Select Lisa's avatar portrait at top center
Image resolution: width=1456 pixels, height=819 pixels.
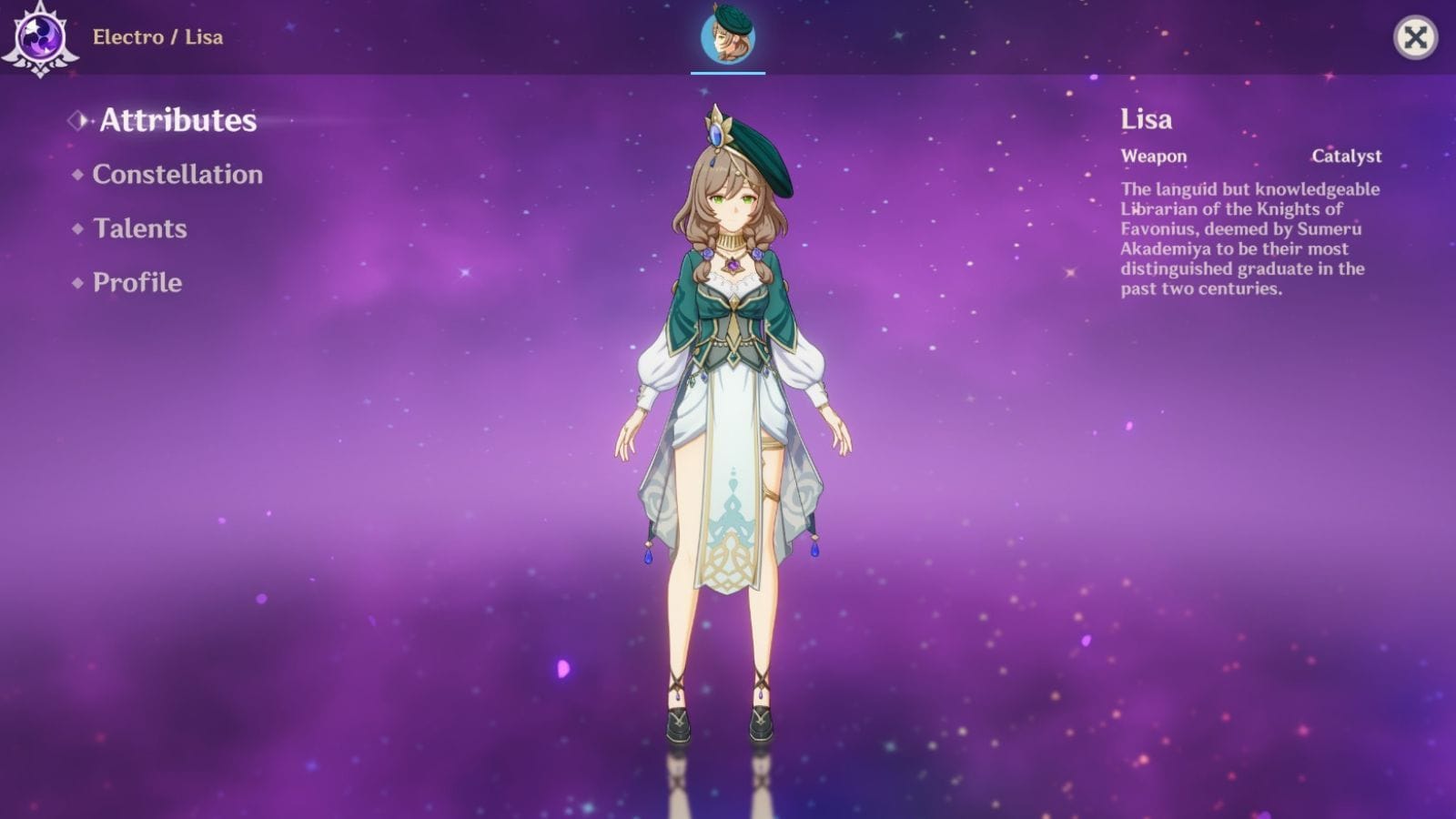tap(727, 38)
